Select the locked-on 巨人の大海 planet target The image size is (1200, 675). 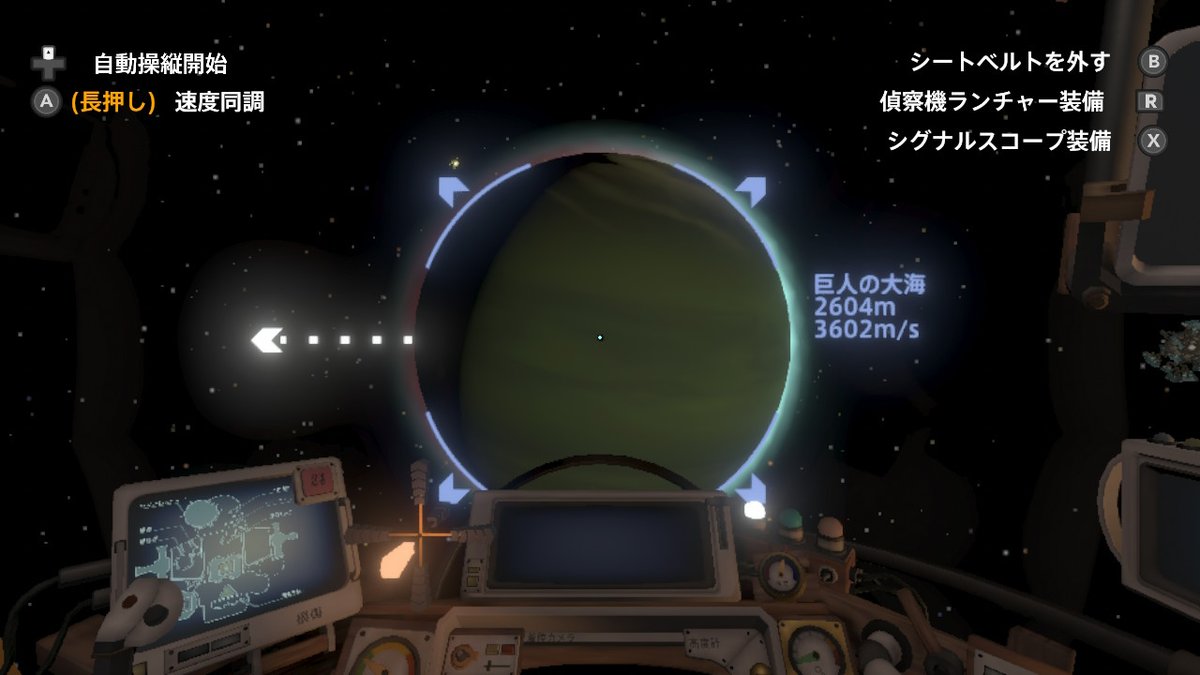click(600, 338)
